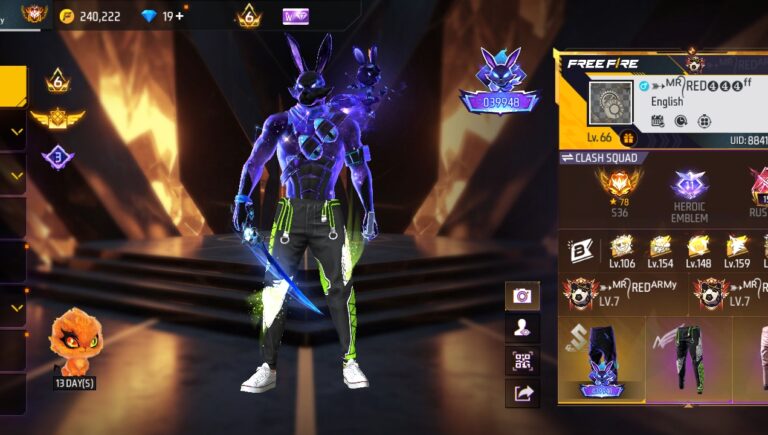The image size is (768, 435).
Task: Tap the camera button beside the character
Action: tap(522, 296)
